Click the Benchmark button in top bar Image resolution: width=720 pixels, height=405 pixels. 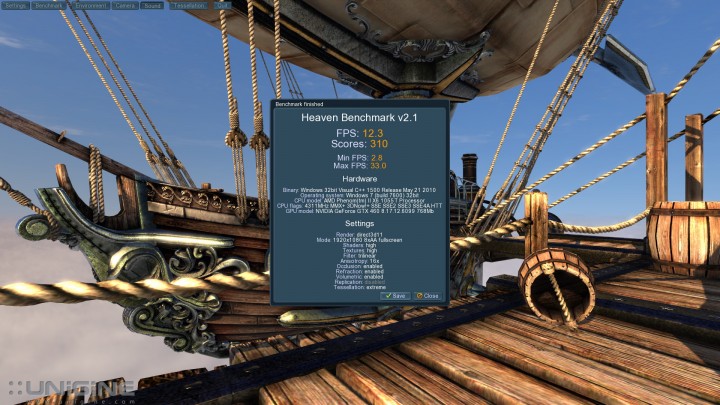[48, 5]
